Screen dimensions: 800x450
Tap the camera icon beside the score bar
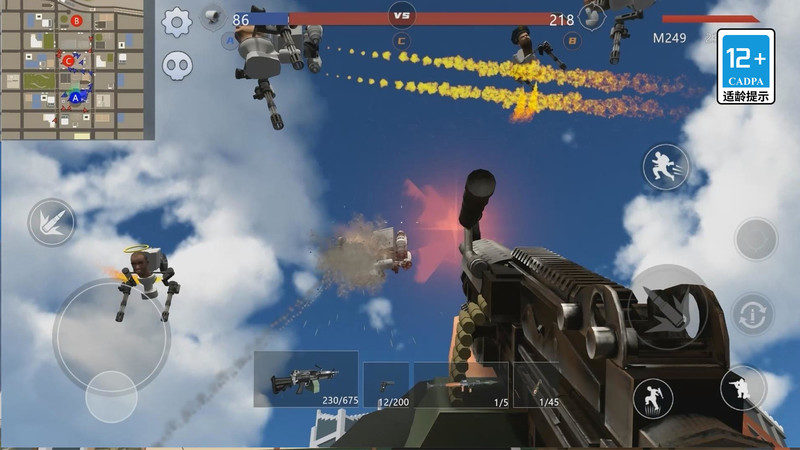[211, 16]
